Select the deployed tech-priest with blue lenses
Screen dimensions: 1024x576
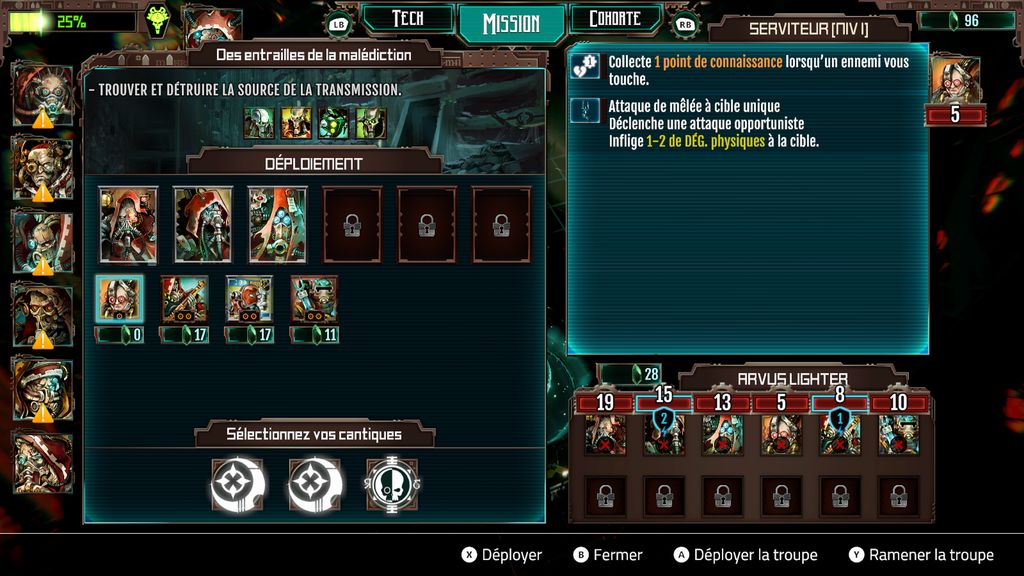[x=278, y=224]
